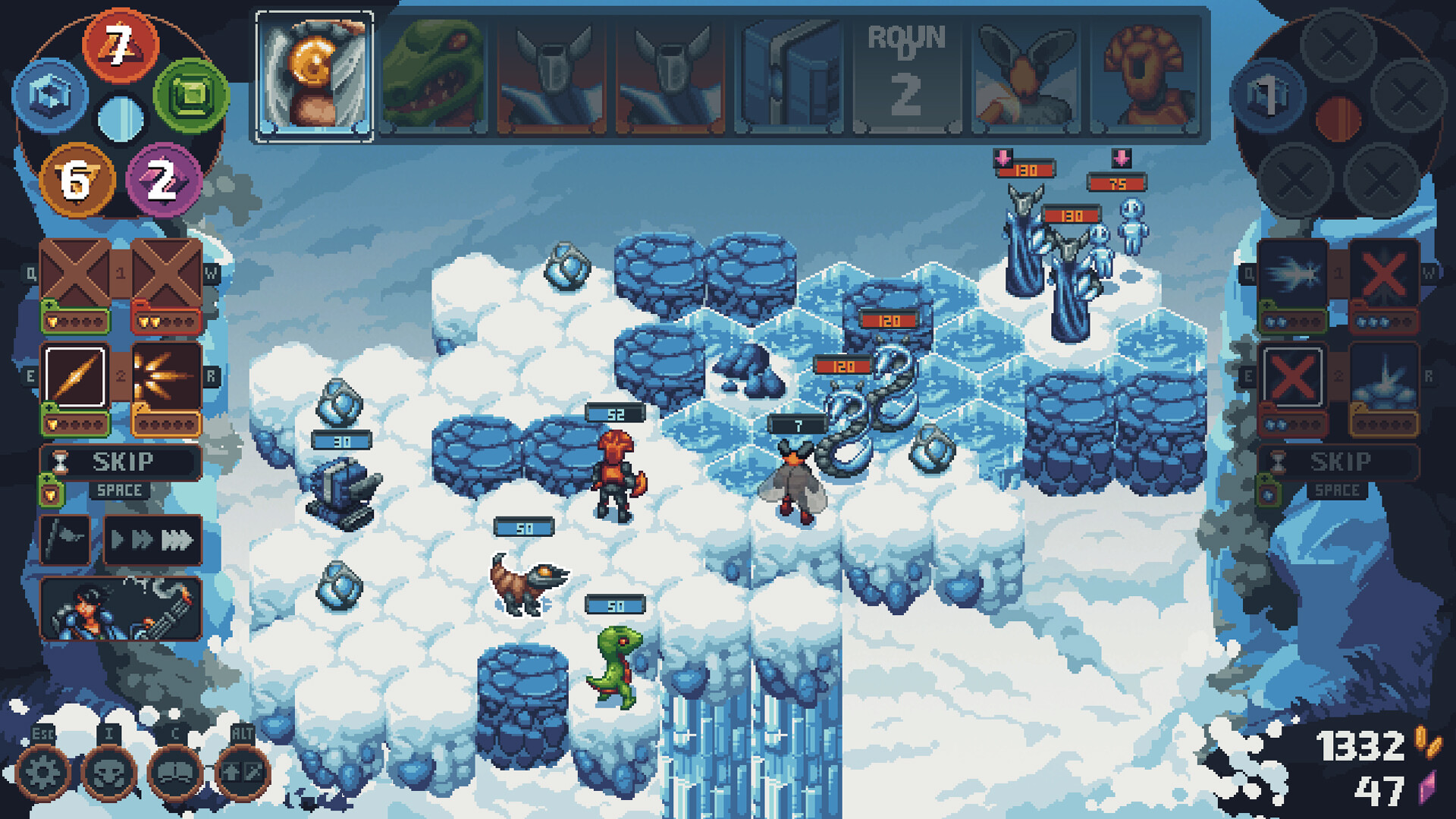The height and width of the screenshot is (819, 1456).
Task: Click the minigun soldier portrait panel
Action: (123, 607)
